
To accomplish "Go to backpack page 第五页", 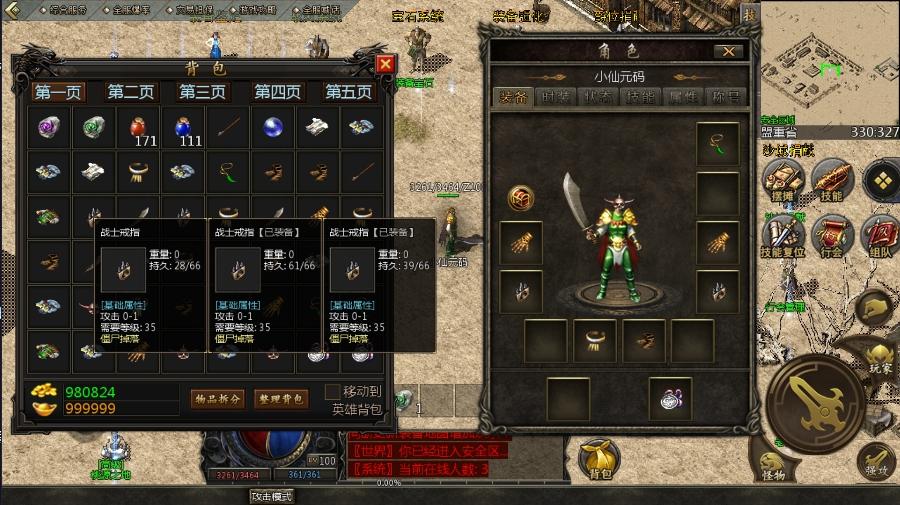I will (349, 92).
